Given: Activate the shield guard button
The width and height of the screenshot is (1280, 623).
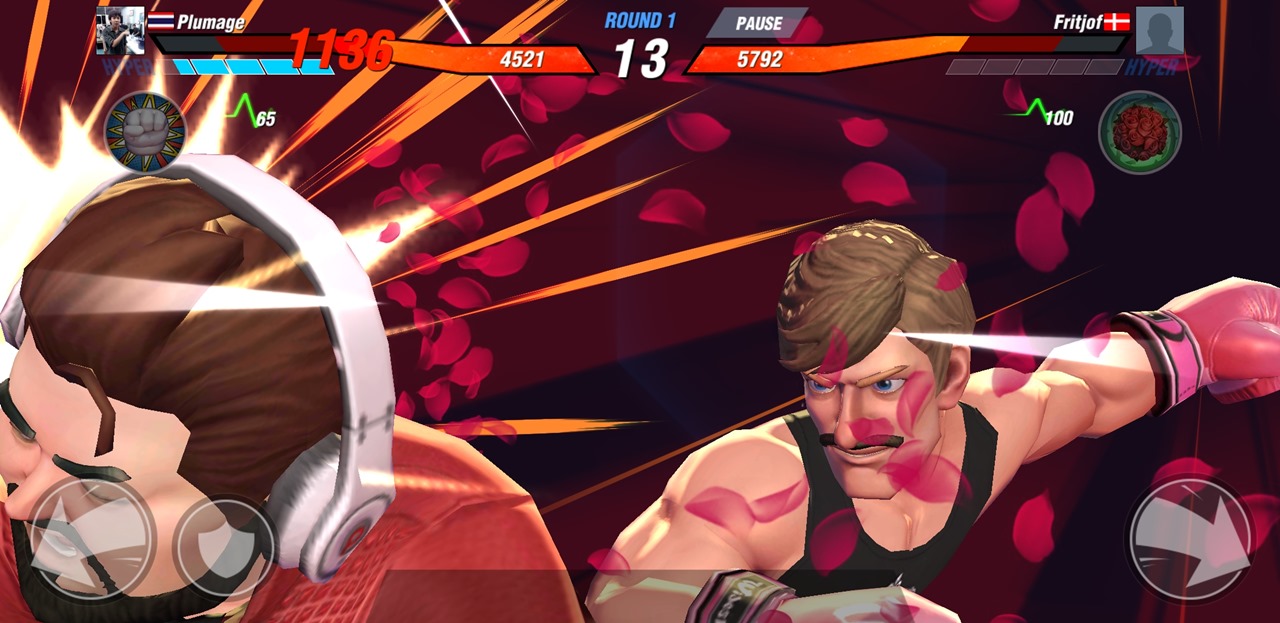Looking at the screenshot, I should 224,547.
